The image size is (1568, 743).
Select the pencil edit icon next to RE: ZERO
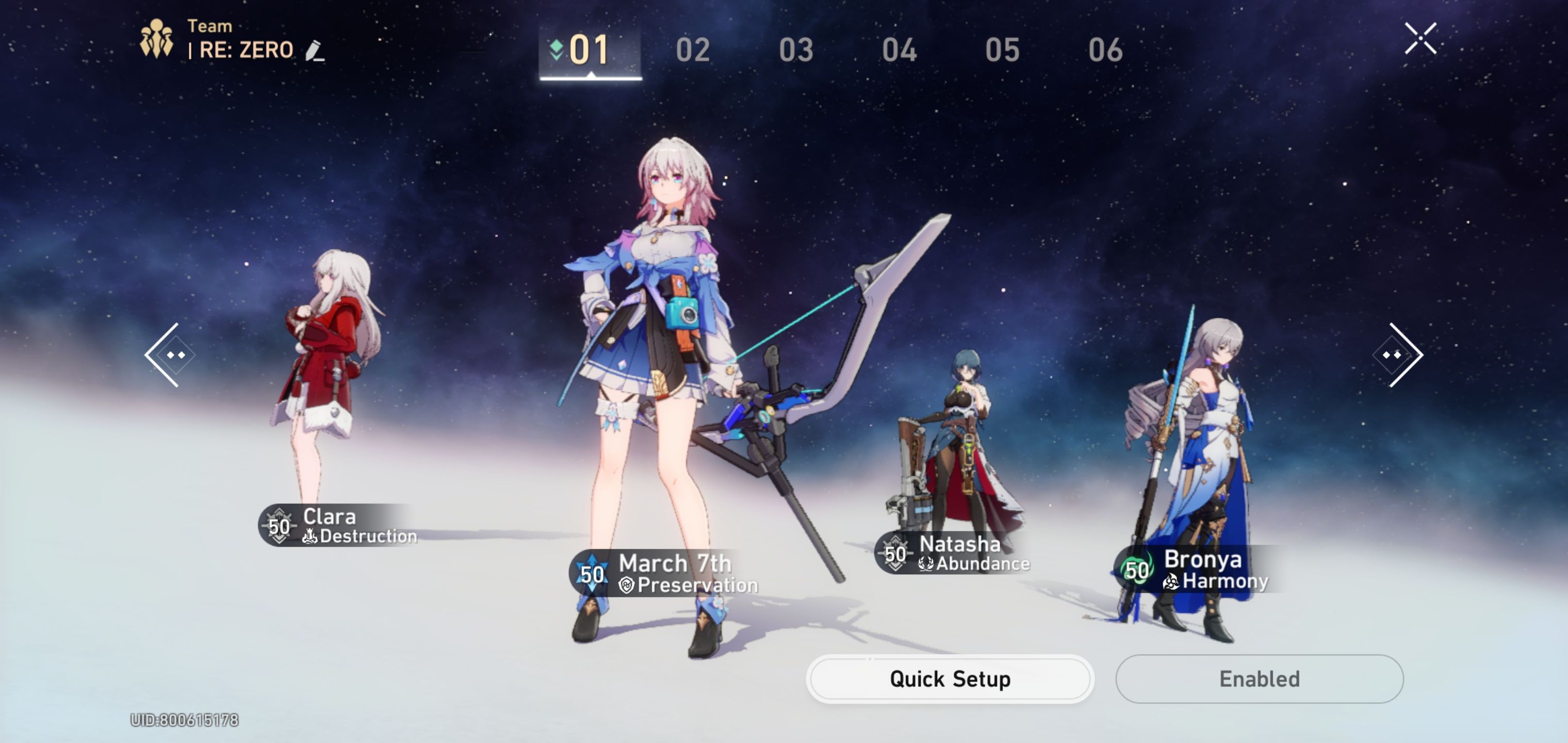pos(314,51)
